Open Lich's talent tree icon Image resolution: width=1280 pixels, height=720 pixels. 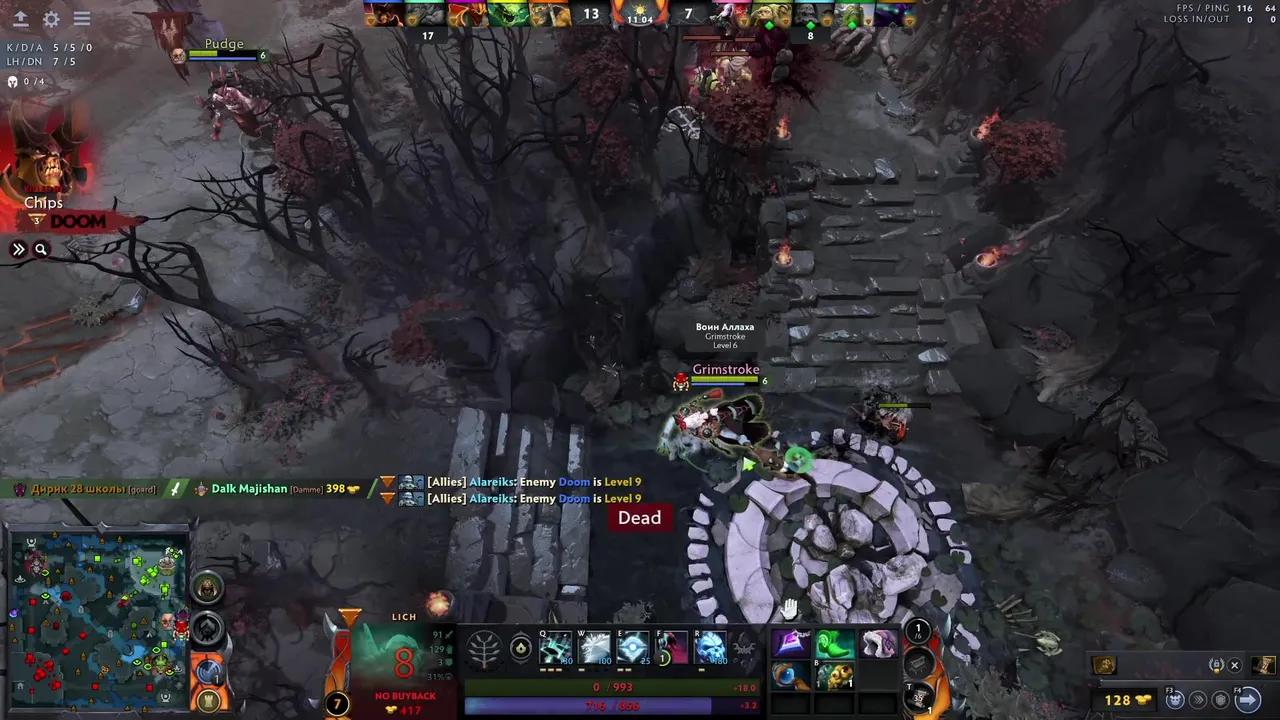tap(484, 648)
